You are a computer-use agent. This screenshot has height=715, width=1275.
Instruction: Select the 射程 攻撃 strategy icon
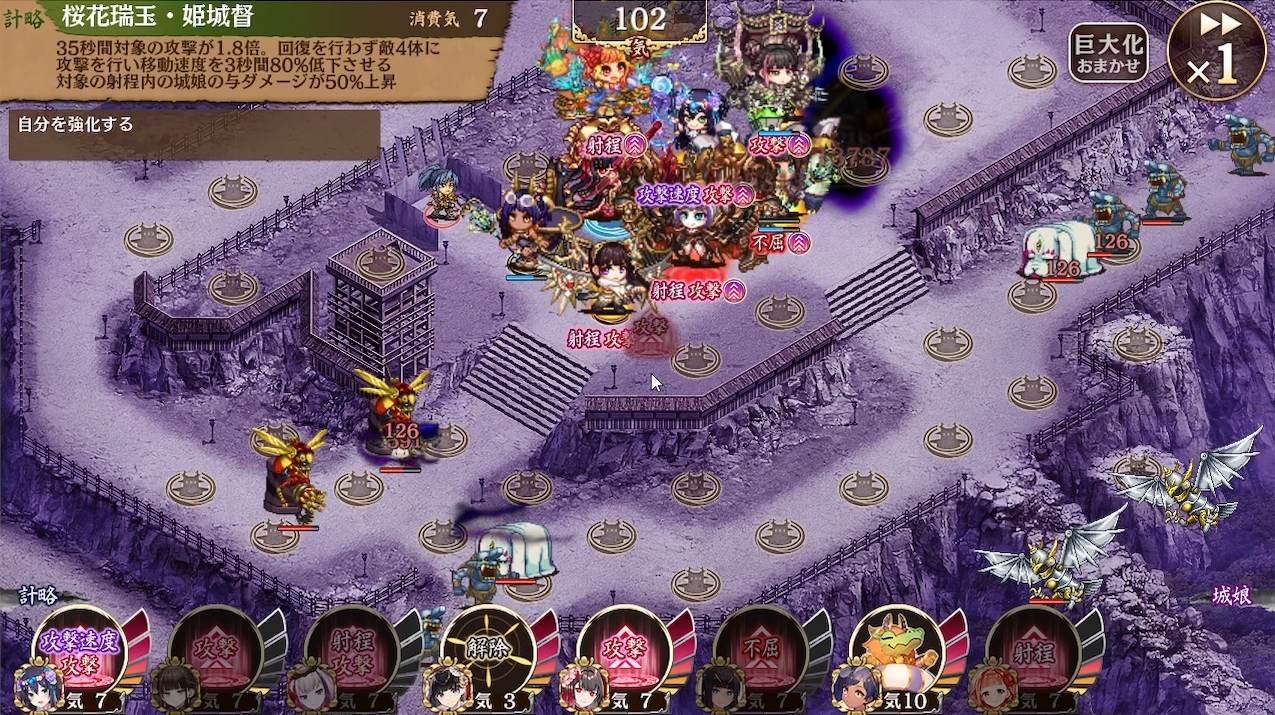(x=350, y=652)
